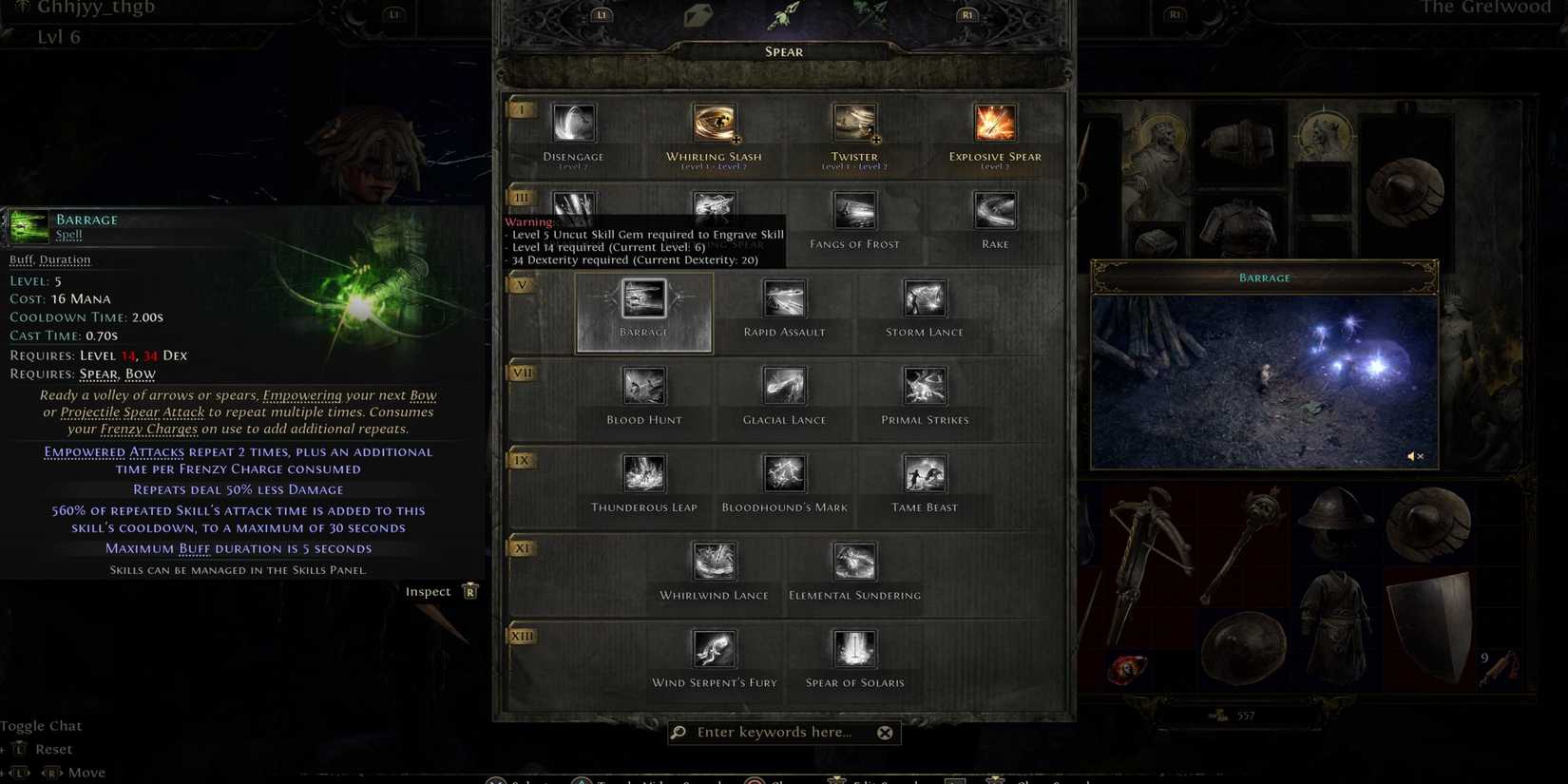Image resolution: width=1568 pixels, height=784 pixels.
Task: Select the highlighted Barrage skill
Action: [643, 299]
